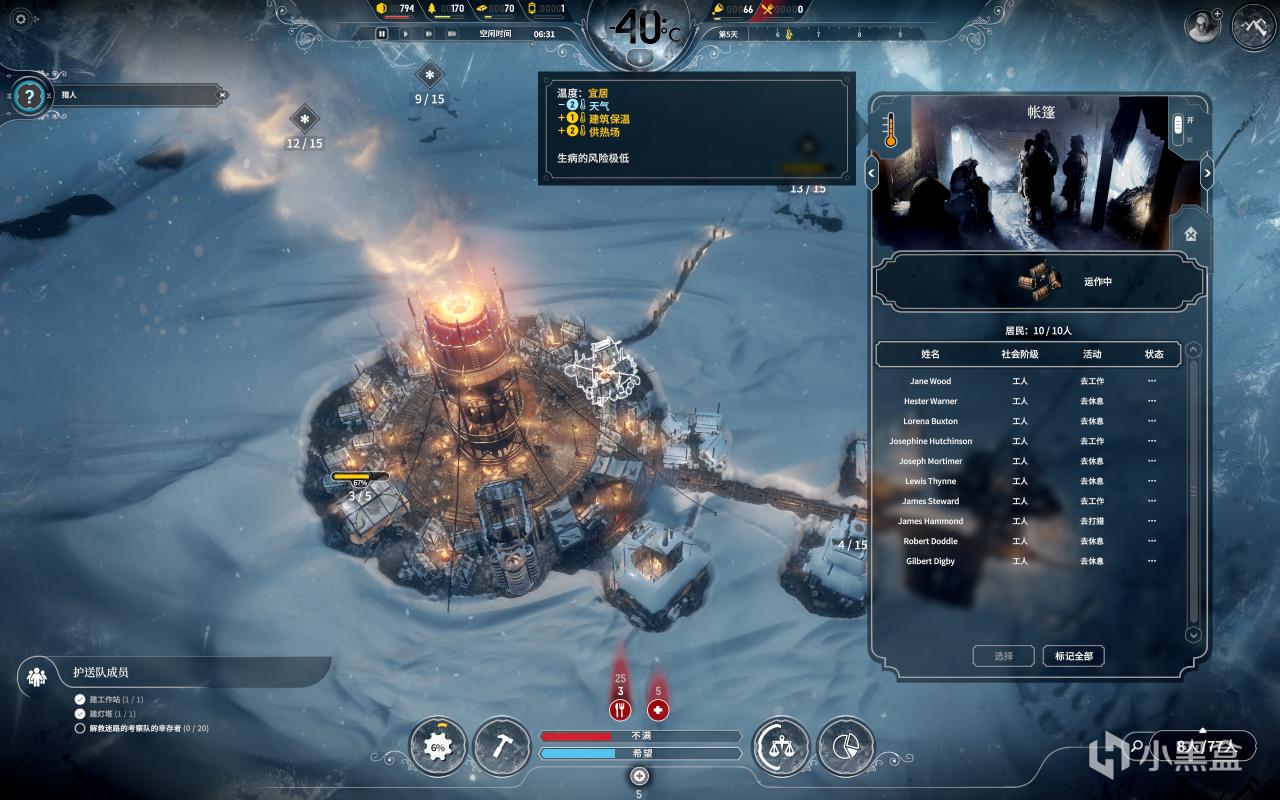
Task: Open the temperature forecast under the thermometer
Action: click(641, 58)
